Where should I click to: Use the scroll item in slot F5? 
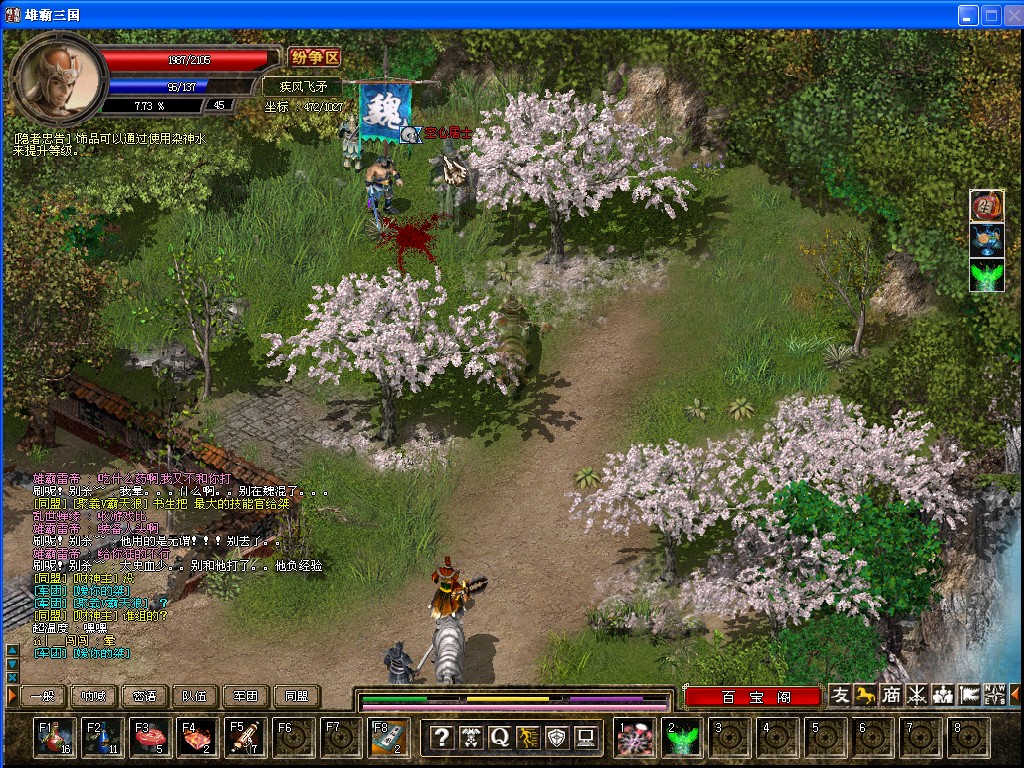pos(246,738)
